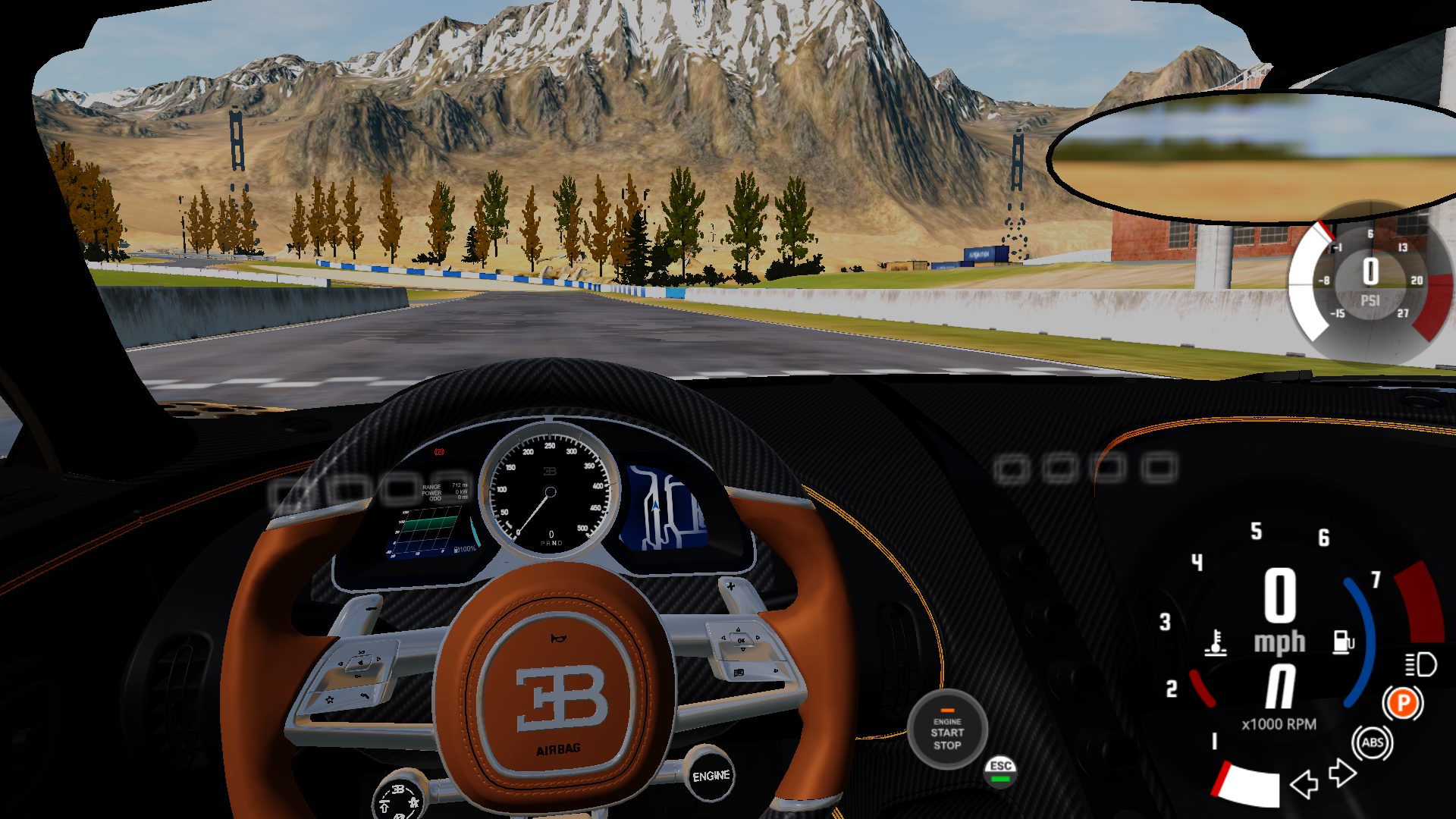
Task: Select the PSI boost gauge
Action: pyautogui.click(x=1370, y=281)
